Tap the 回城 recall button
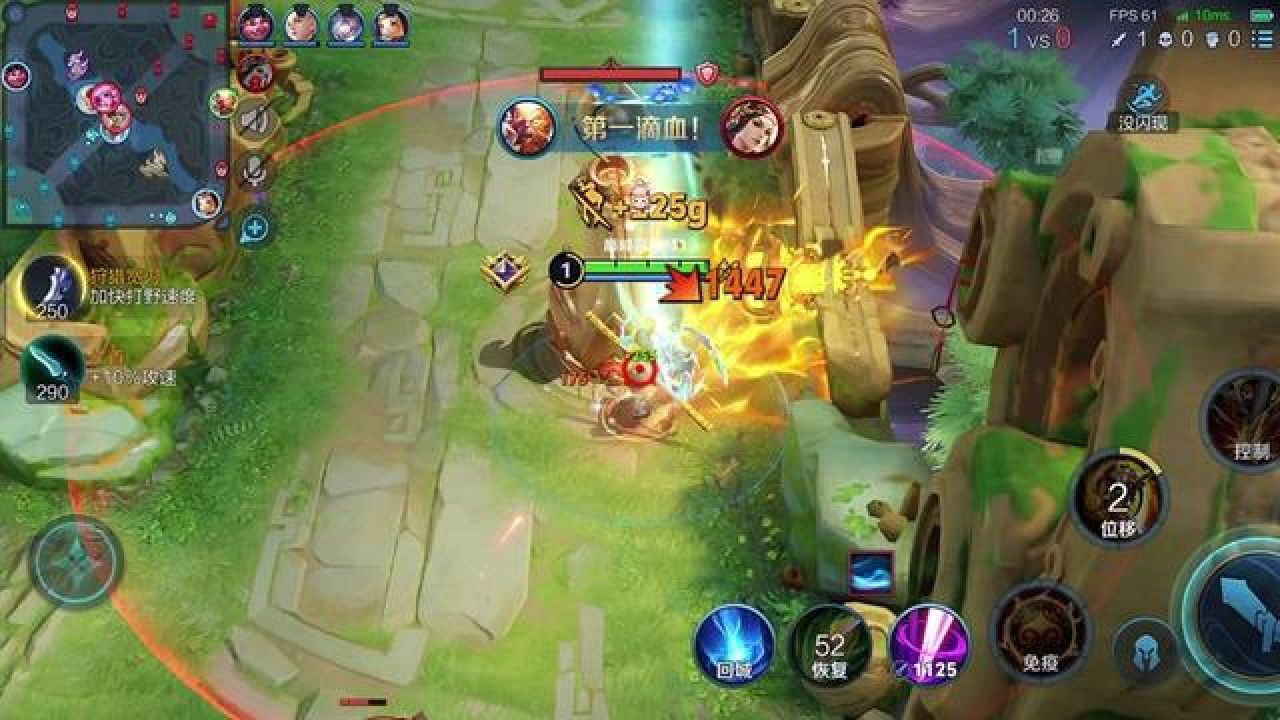The width and height of the screenshot is (1280, 720). click(x=735, y=645)
